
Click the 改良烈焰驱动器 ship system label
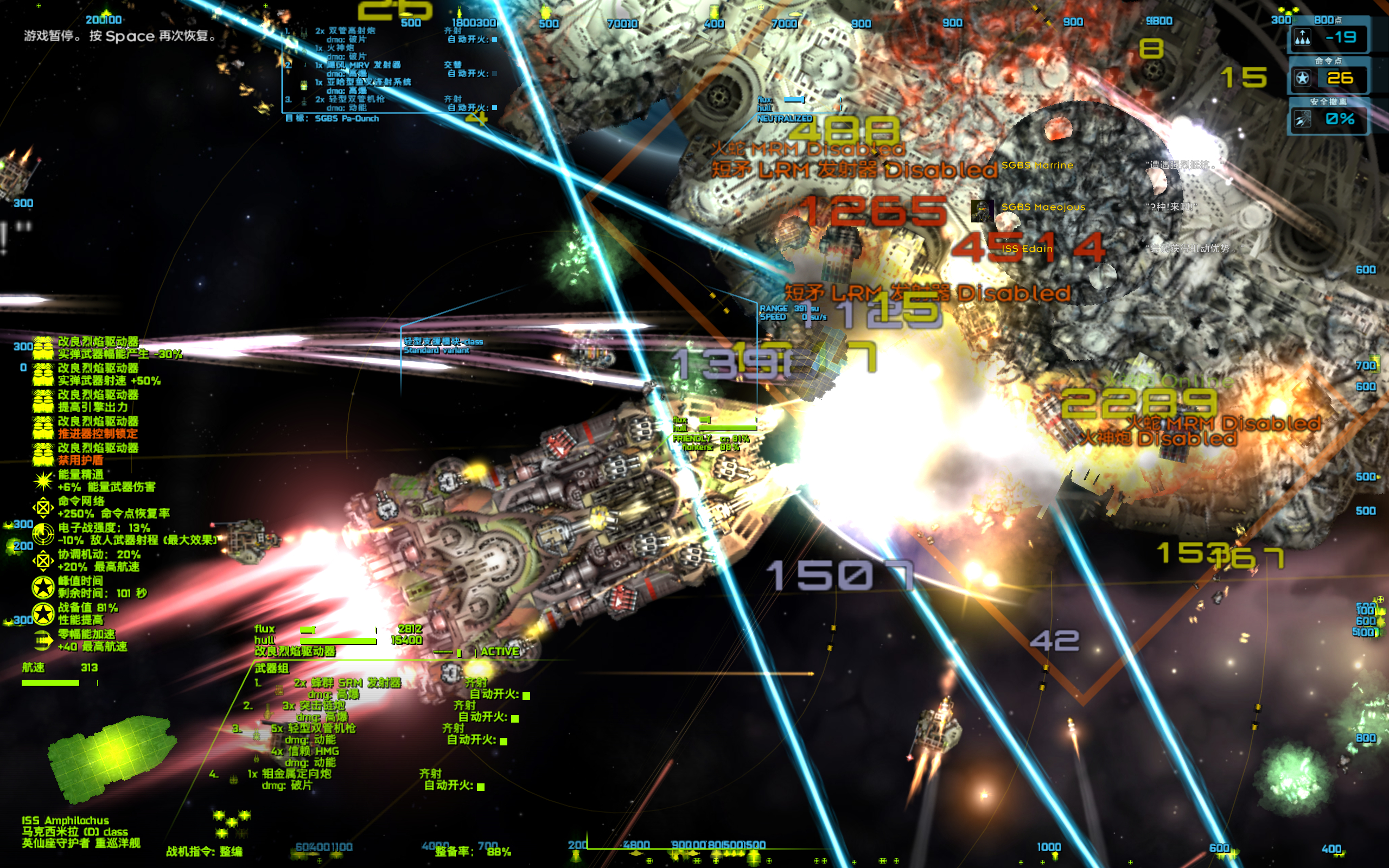295,652
